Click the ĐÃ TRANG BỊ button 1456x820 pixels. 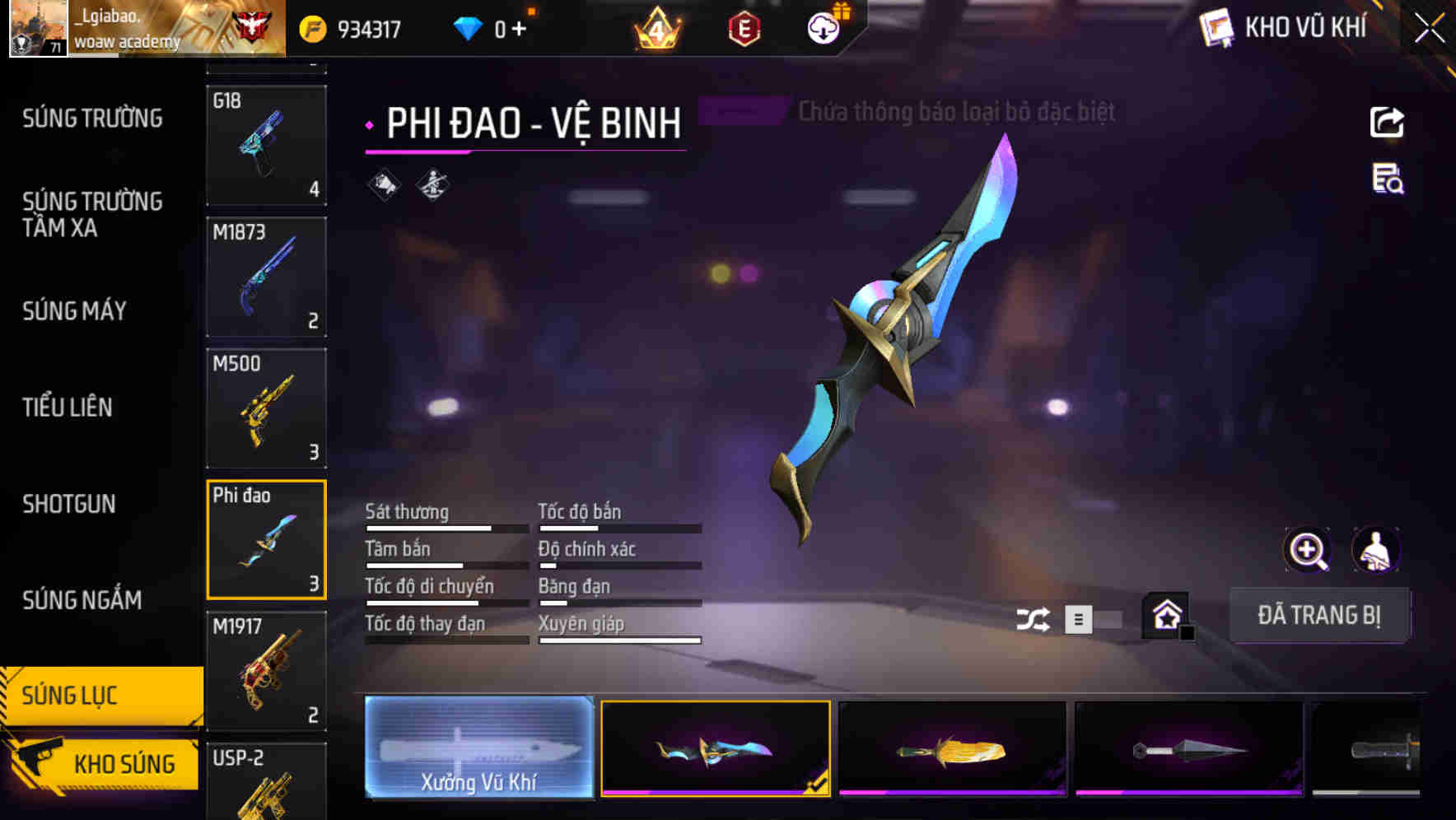pos(1319,615)
